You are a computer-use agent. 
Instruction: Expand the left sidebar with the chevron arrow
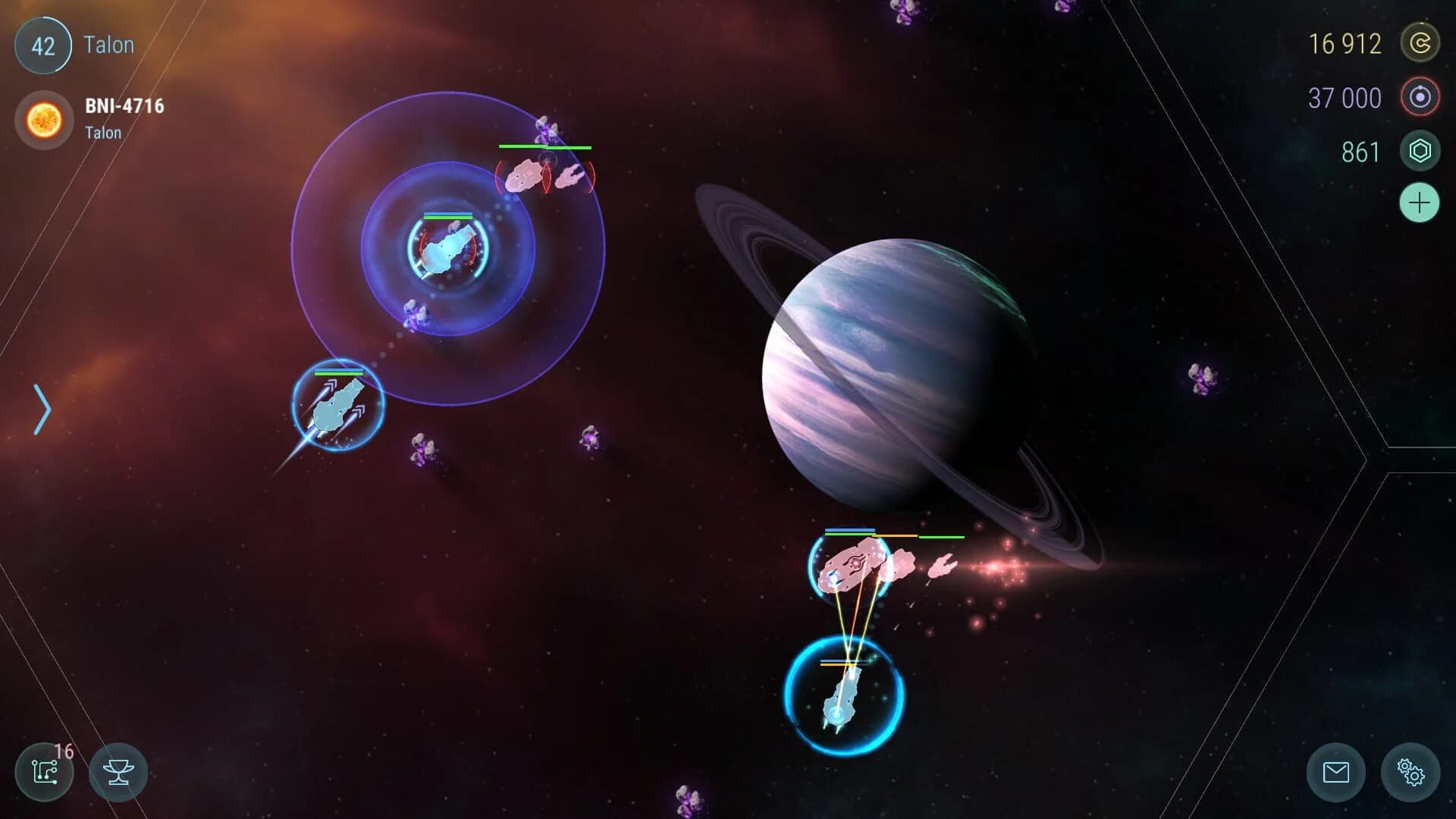coord(42,409)
